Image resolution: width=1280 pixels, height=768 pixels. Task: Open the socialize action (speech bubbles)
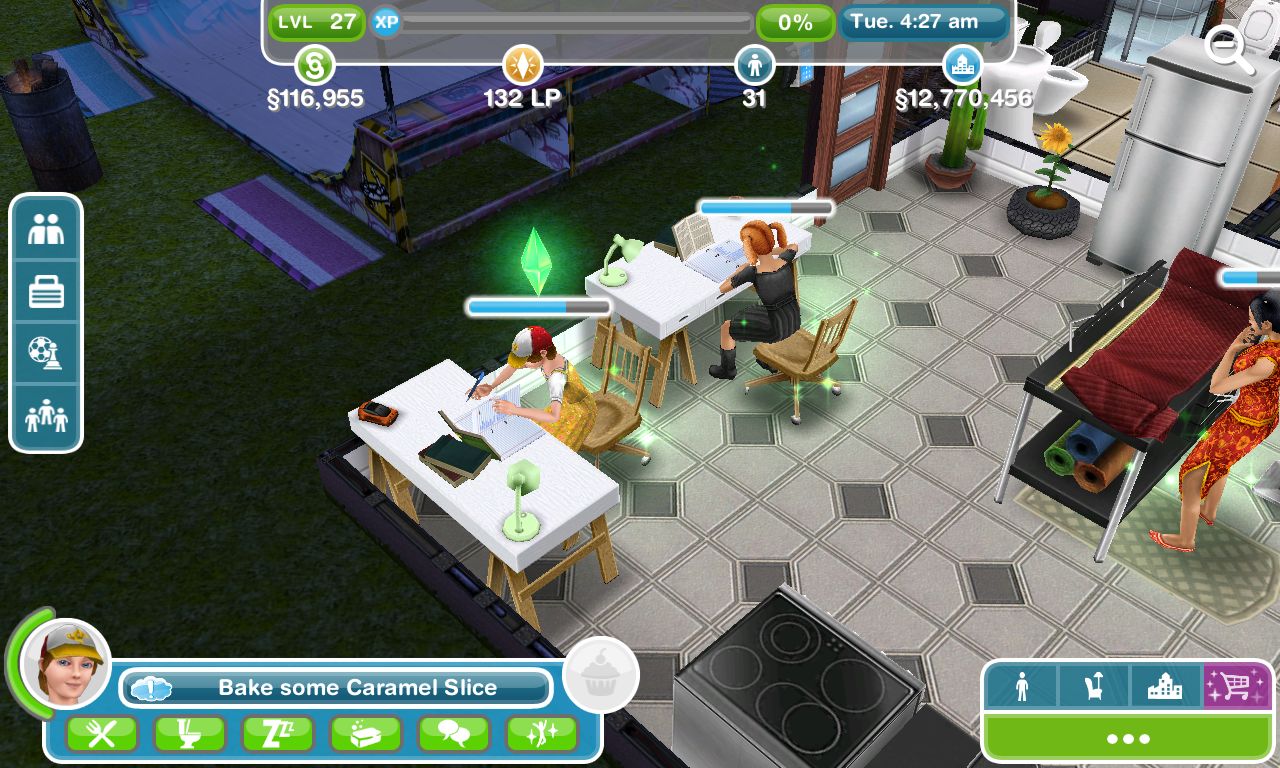point(455,733)
